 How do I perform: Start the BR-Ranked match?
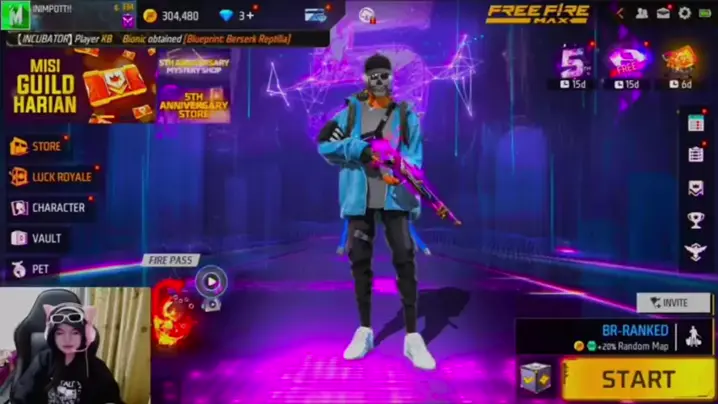pyautogui.click(x=637, y=379)
